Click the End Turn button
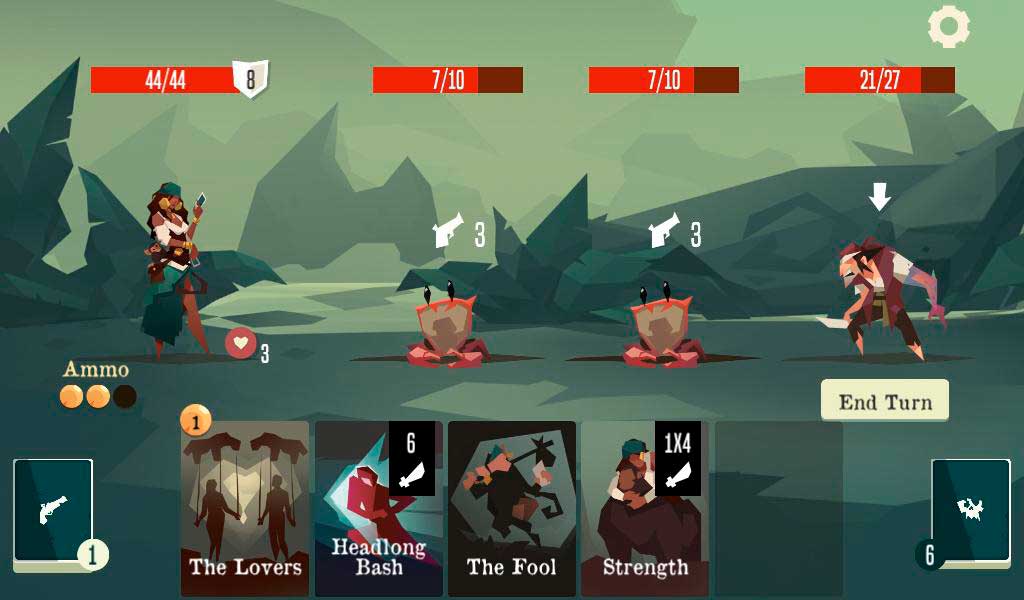1024x600 pixels. point(885,401)
